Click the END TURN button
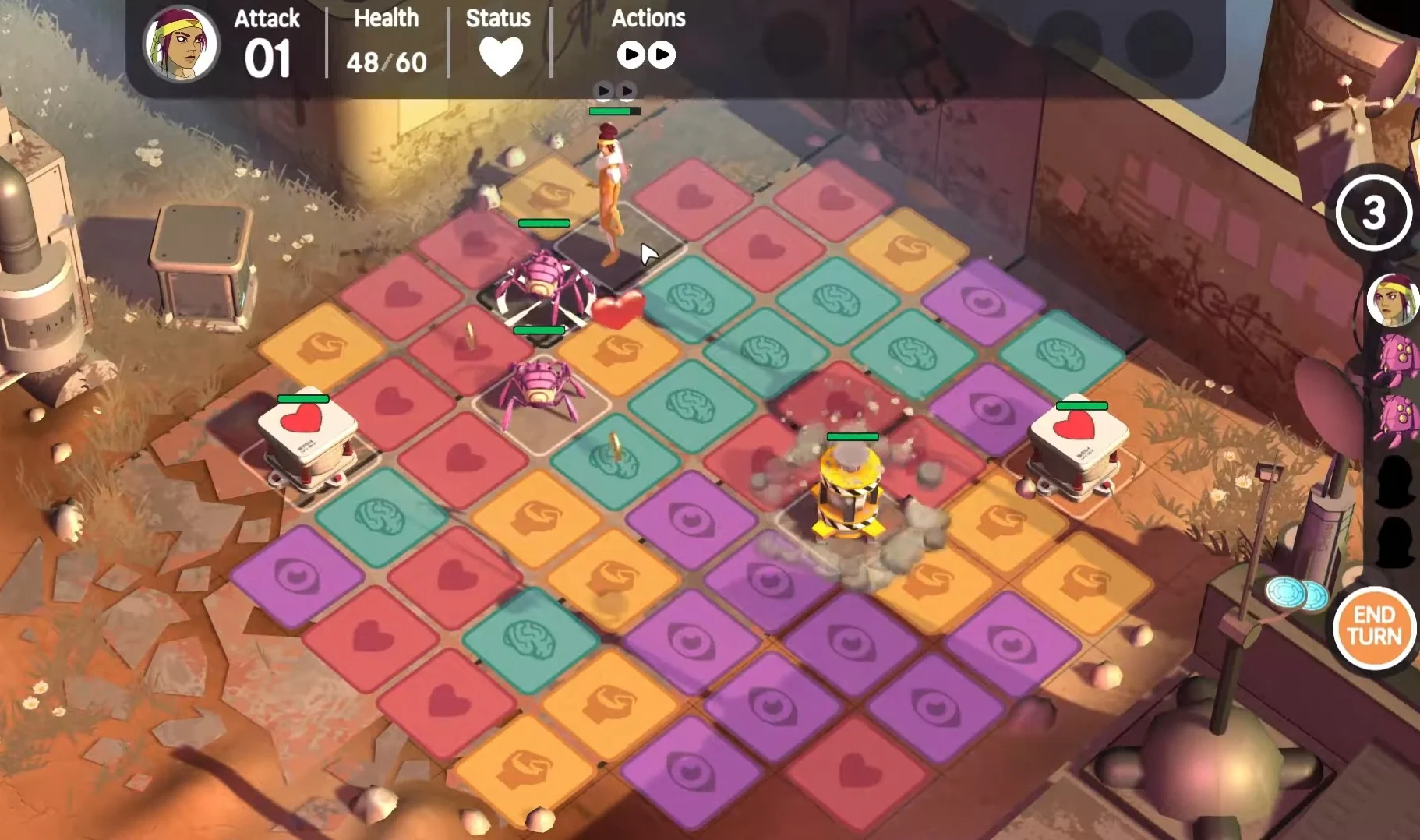Viewport: 1420px width, 840px height. coord(1375,627)
